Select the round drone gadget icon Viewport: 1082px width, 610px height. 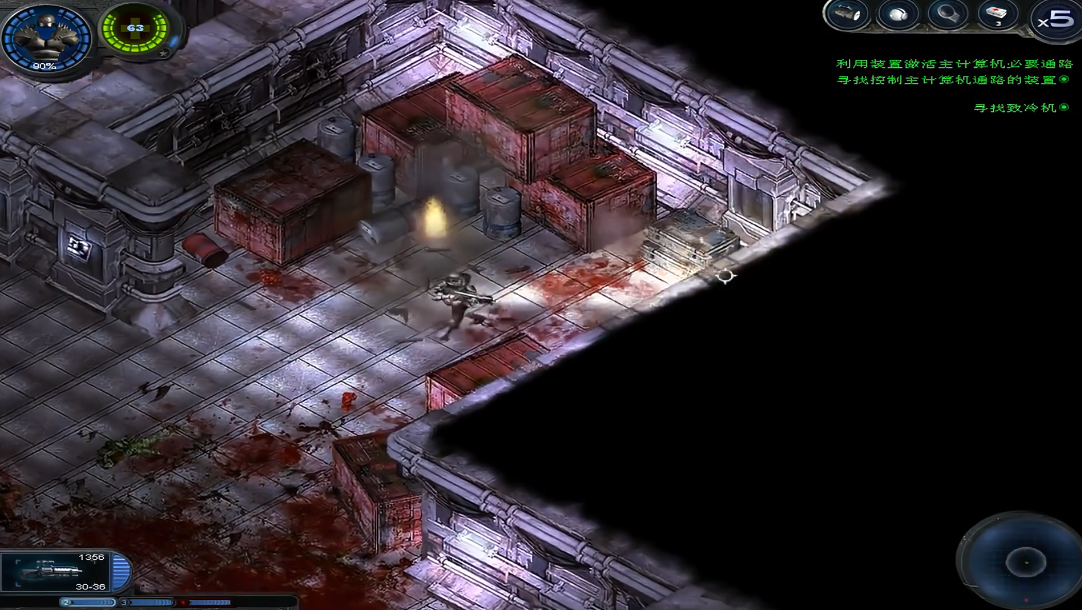[x=897, y=14]
